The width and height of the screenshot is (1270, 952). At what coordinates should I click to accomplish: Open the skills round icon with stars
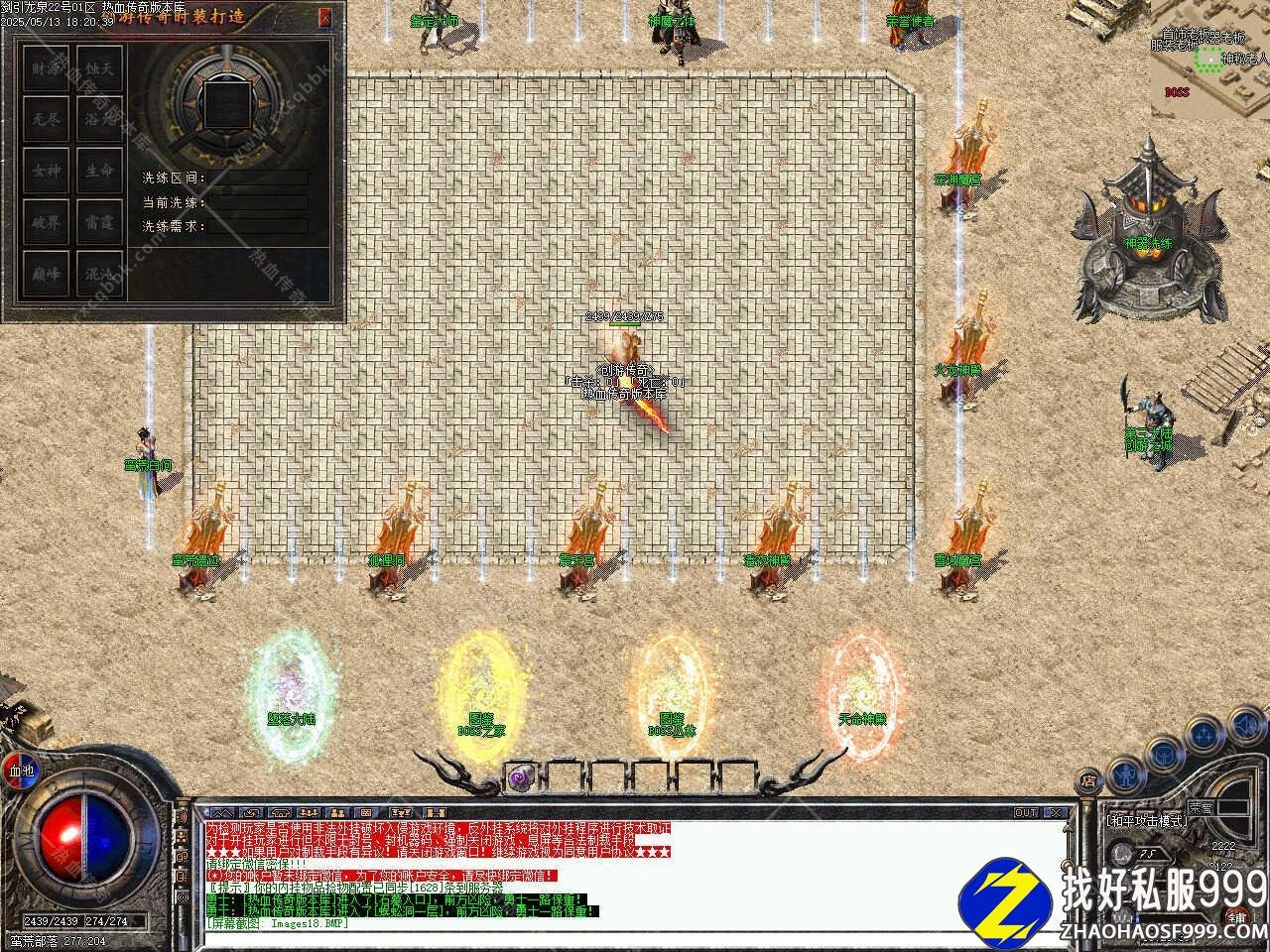1206,735
